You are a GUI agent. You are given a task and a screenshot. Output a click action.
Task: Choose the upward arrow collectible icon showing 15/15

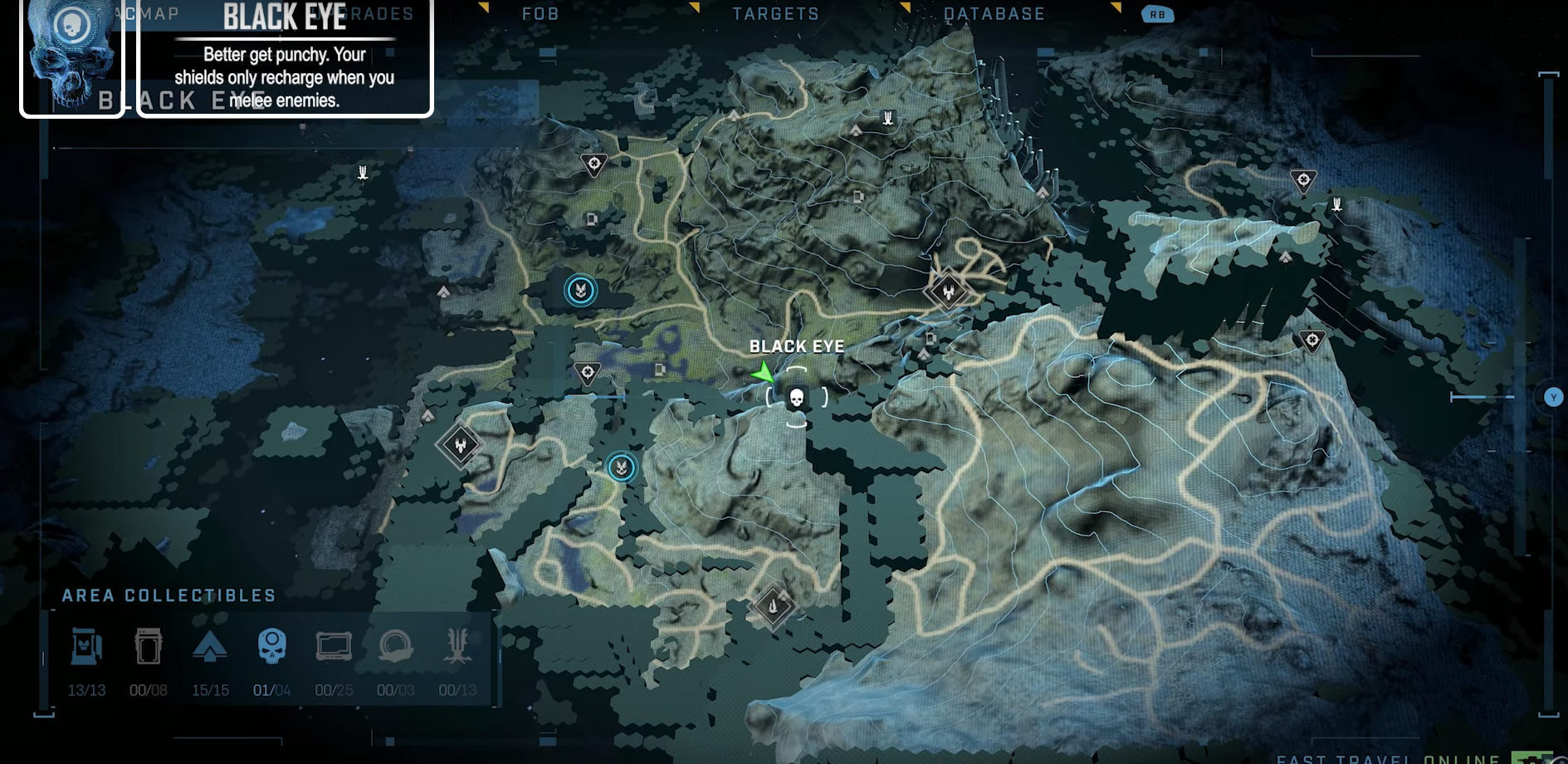click(x=210, y=646)
